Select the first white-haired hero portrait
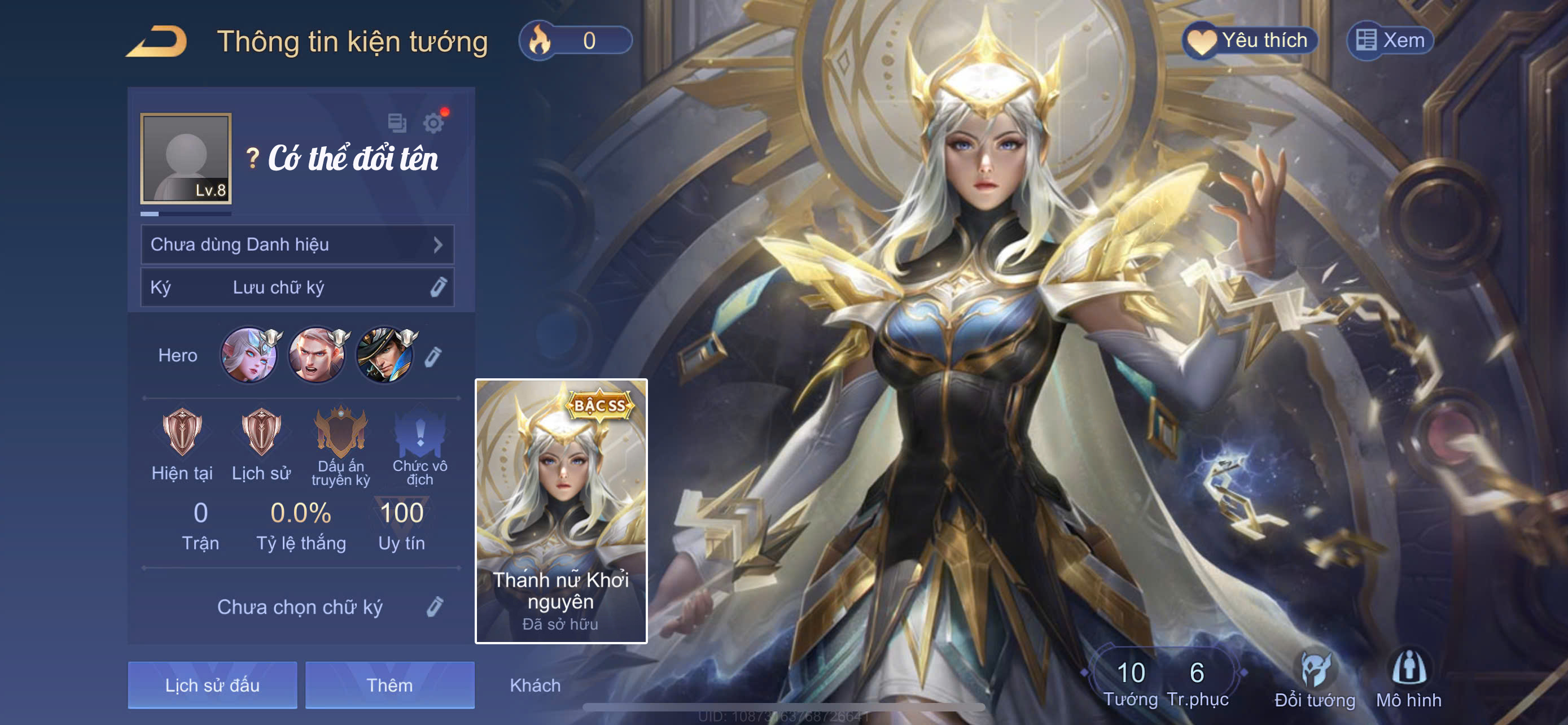1568x725 pixels. coord(249,356)
